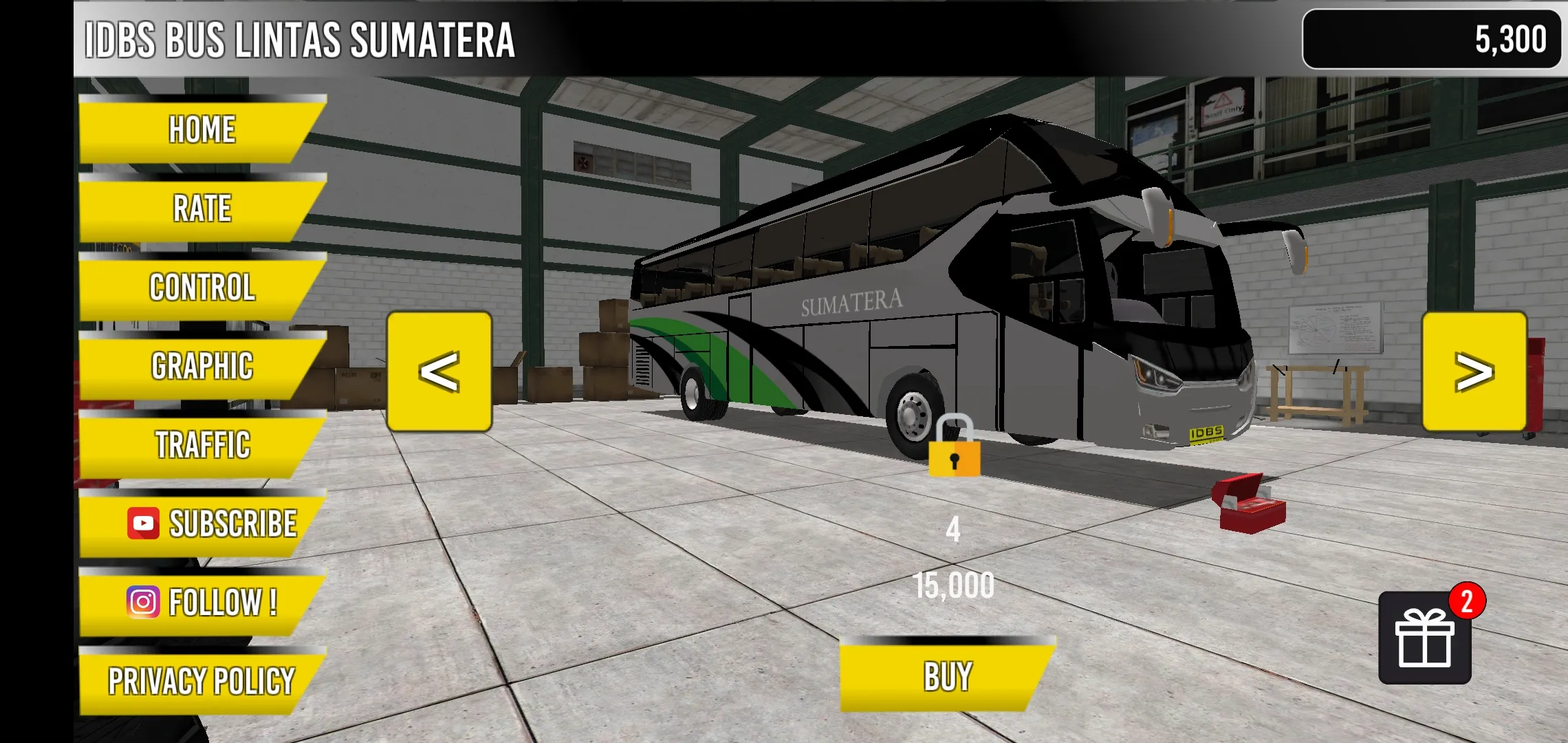Click the Instagram icon on Follow button
1568x743 pixels.
click(x=142, y=602)
